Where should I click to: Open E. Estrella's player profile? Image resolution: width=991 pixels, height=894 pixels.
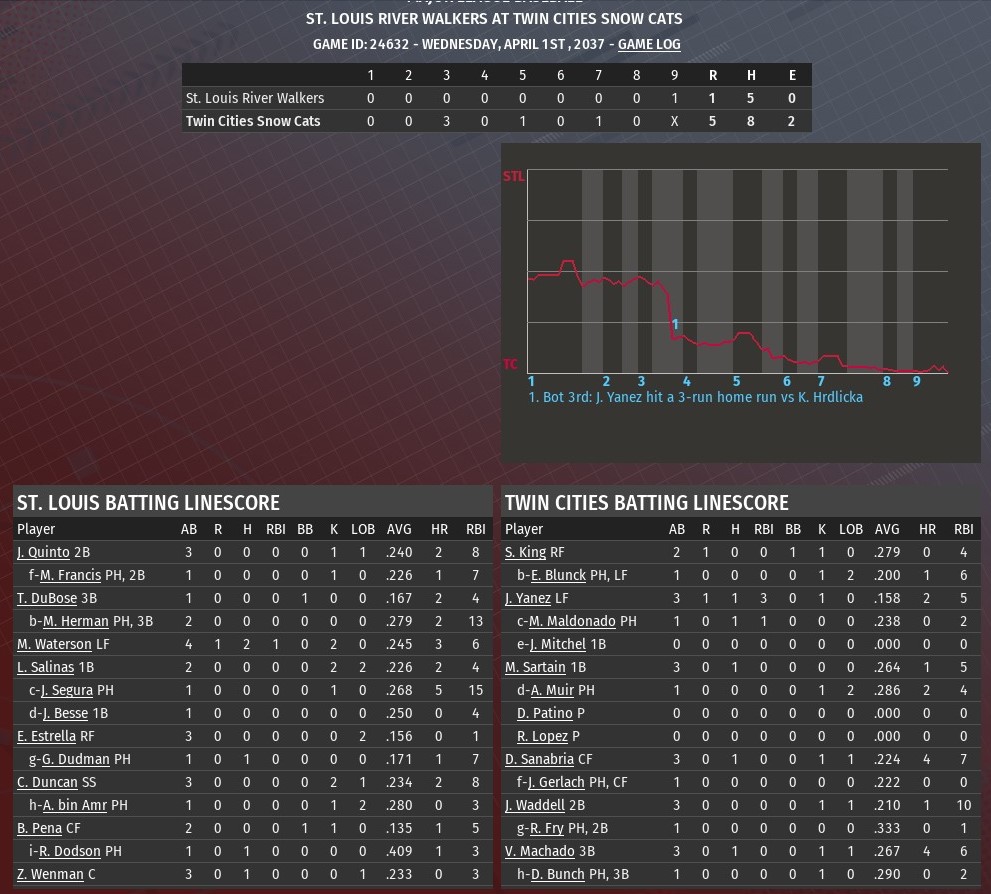[x=46, y=736]
